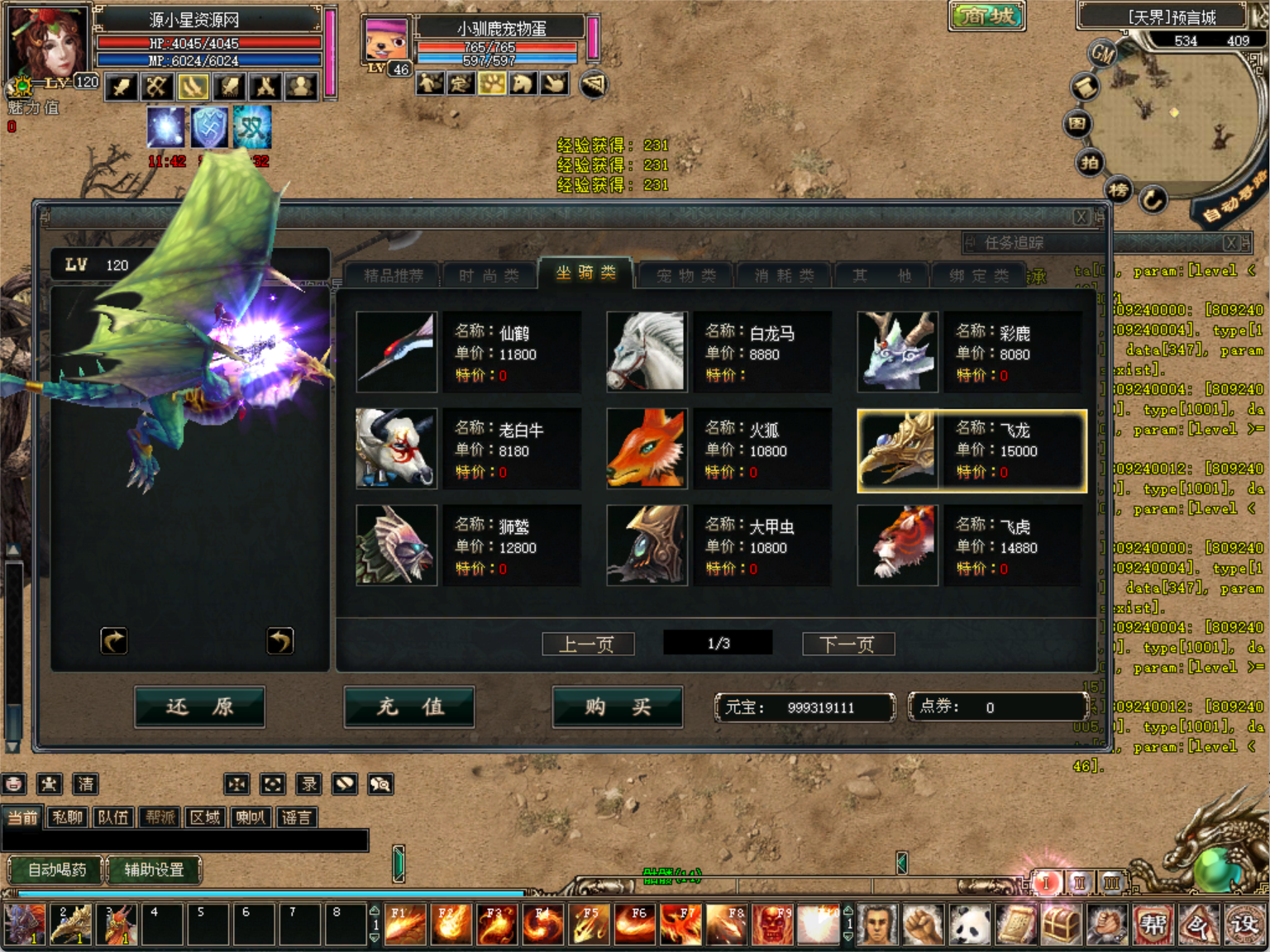Close the shop window
The height and width of the screenshot is (952, 1270).
(1081, 217)
